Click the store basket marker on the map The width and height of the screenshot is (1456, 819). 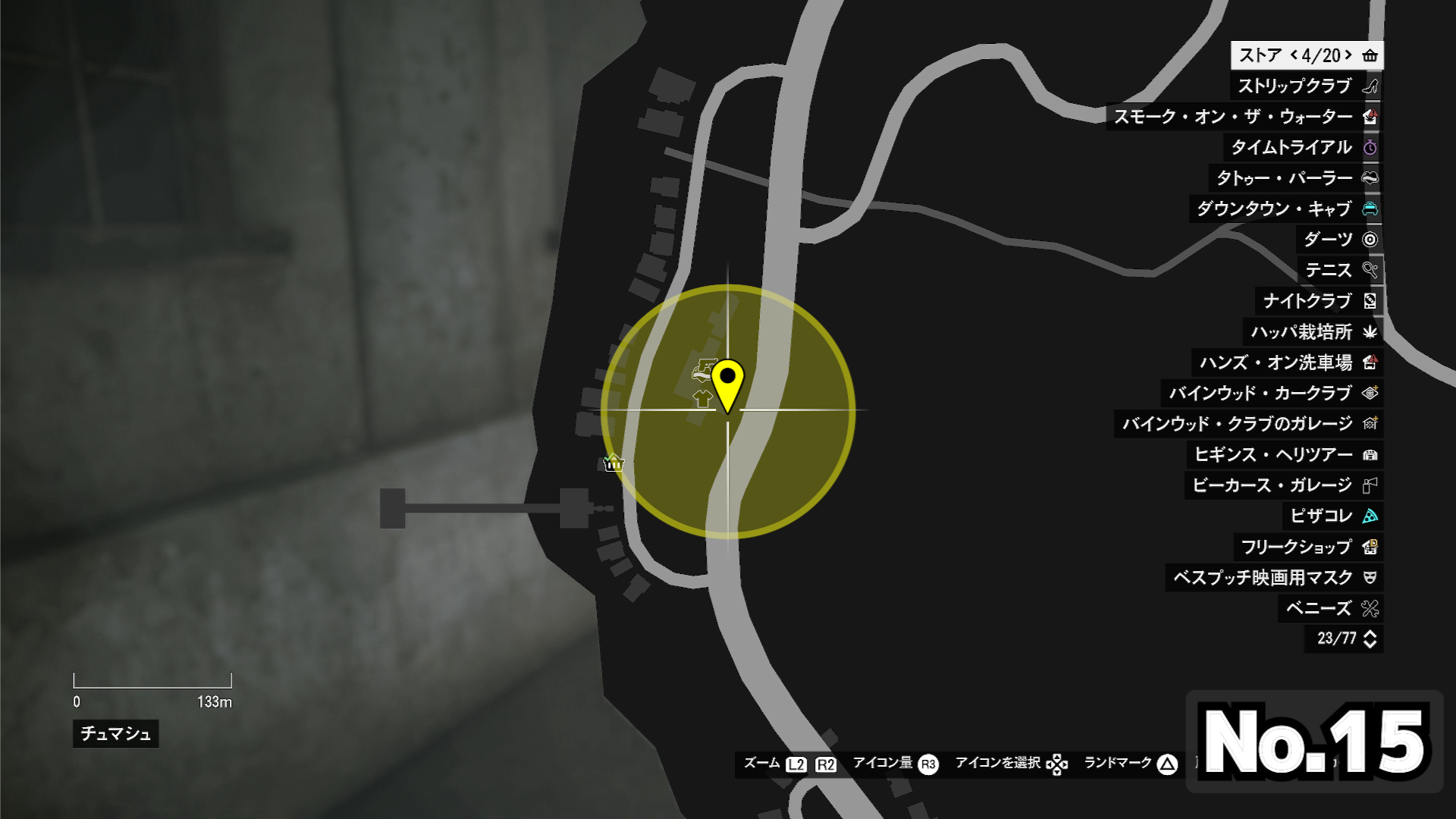coord(613,463)
